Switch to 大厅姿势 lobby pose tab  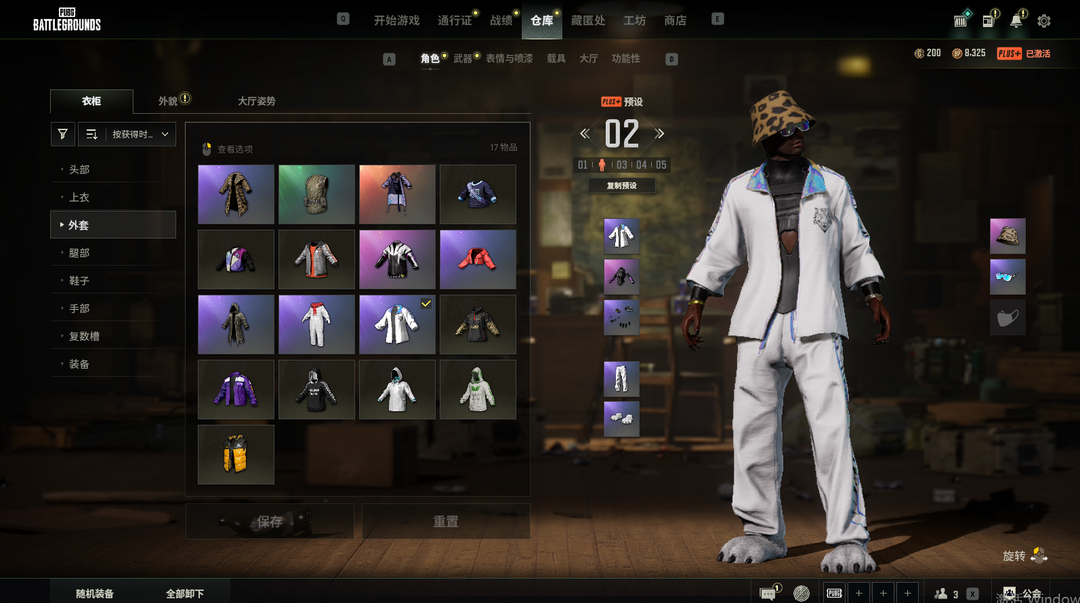pos(256,101)
